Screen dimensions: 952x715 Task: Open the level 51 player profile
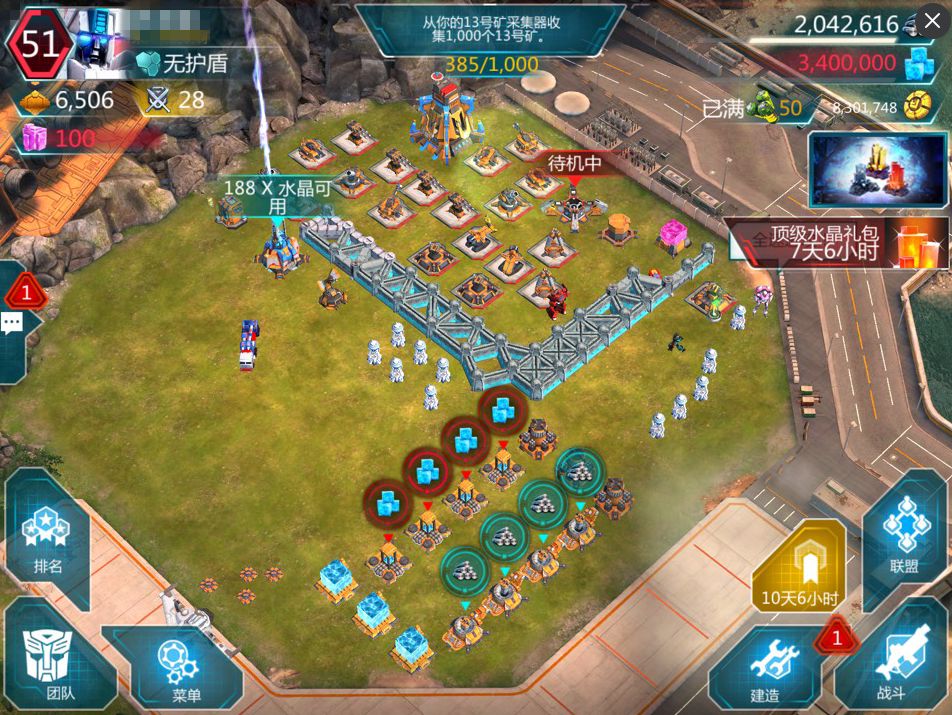tap(40, 43)
